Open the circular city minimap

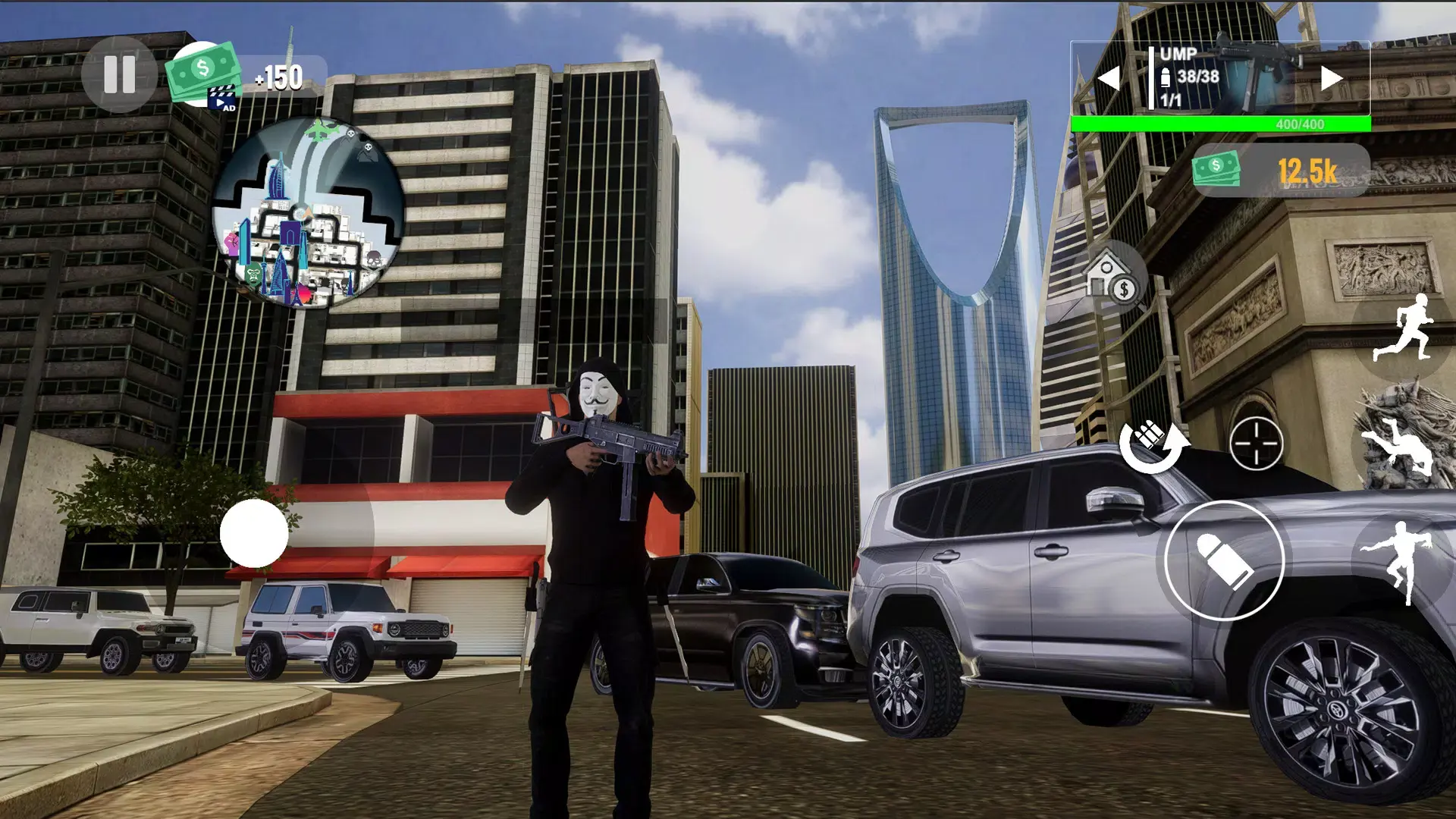pyautogui.click(x=307, y=213)
